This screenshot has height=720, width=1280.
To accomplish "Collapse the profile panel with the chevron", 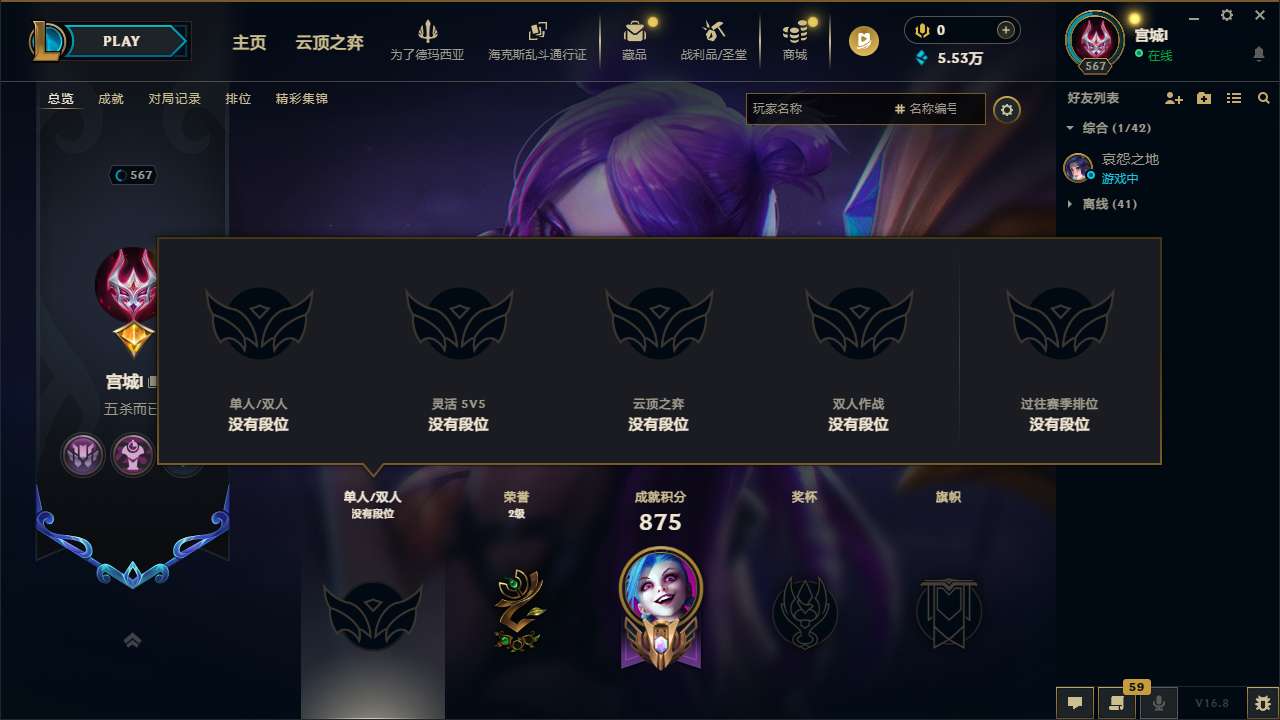I will (x=132, y=640).
